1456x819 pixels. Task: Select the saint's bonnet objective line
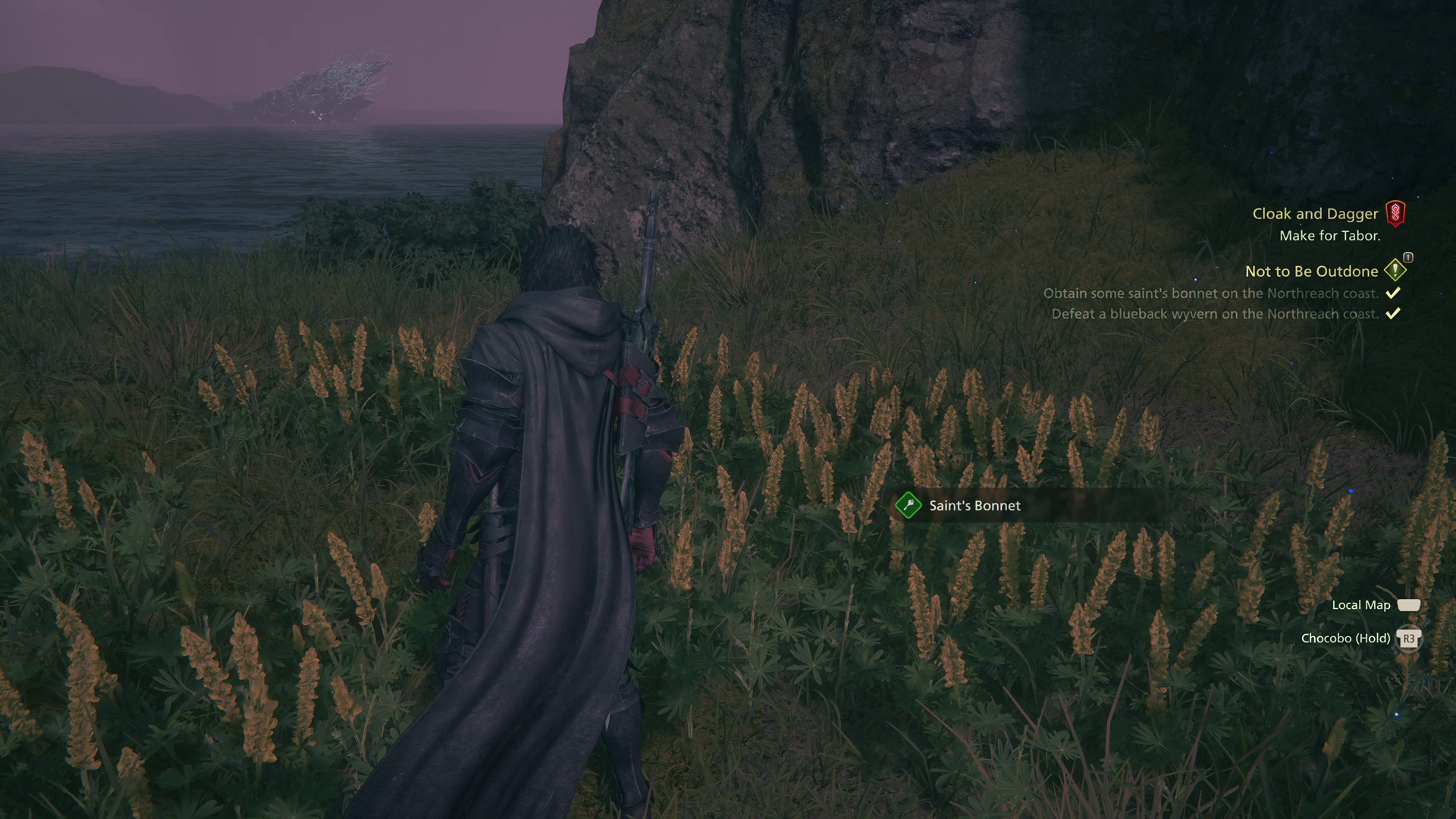pyautogui.click(x=1210, y=293)
